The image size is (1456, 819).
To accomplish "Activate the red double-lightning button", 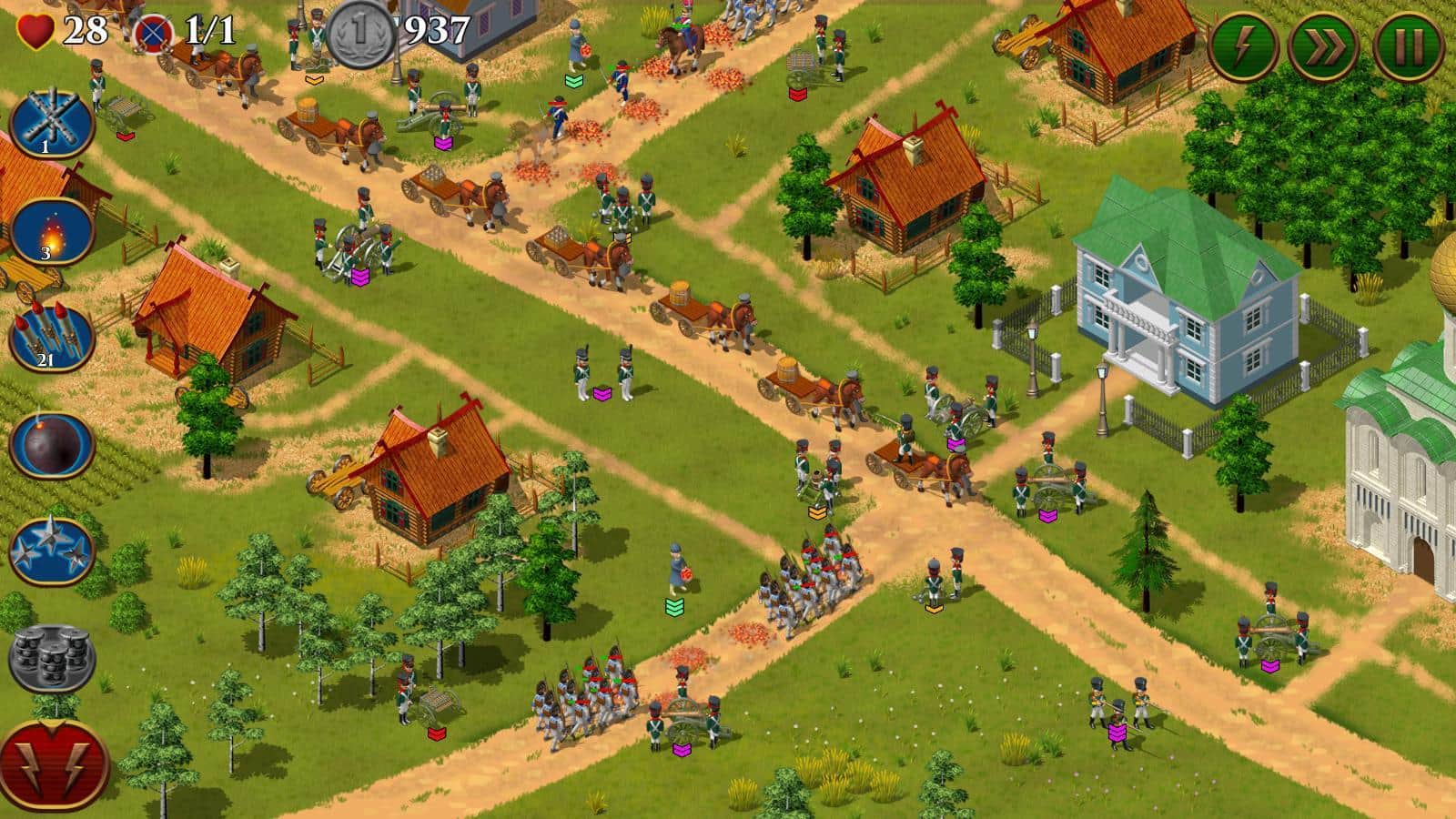I will [54, 763].
